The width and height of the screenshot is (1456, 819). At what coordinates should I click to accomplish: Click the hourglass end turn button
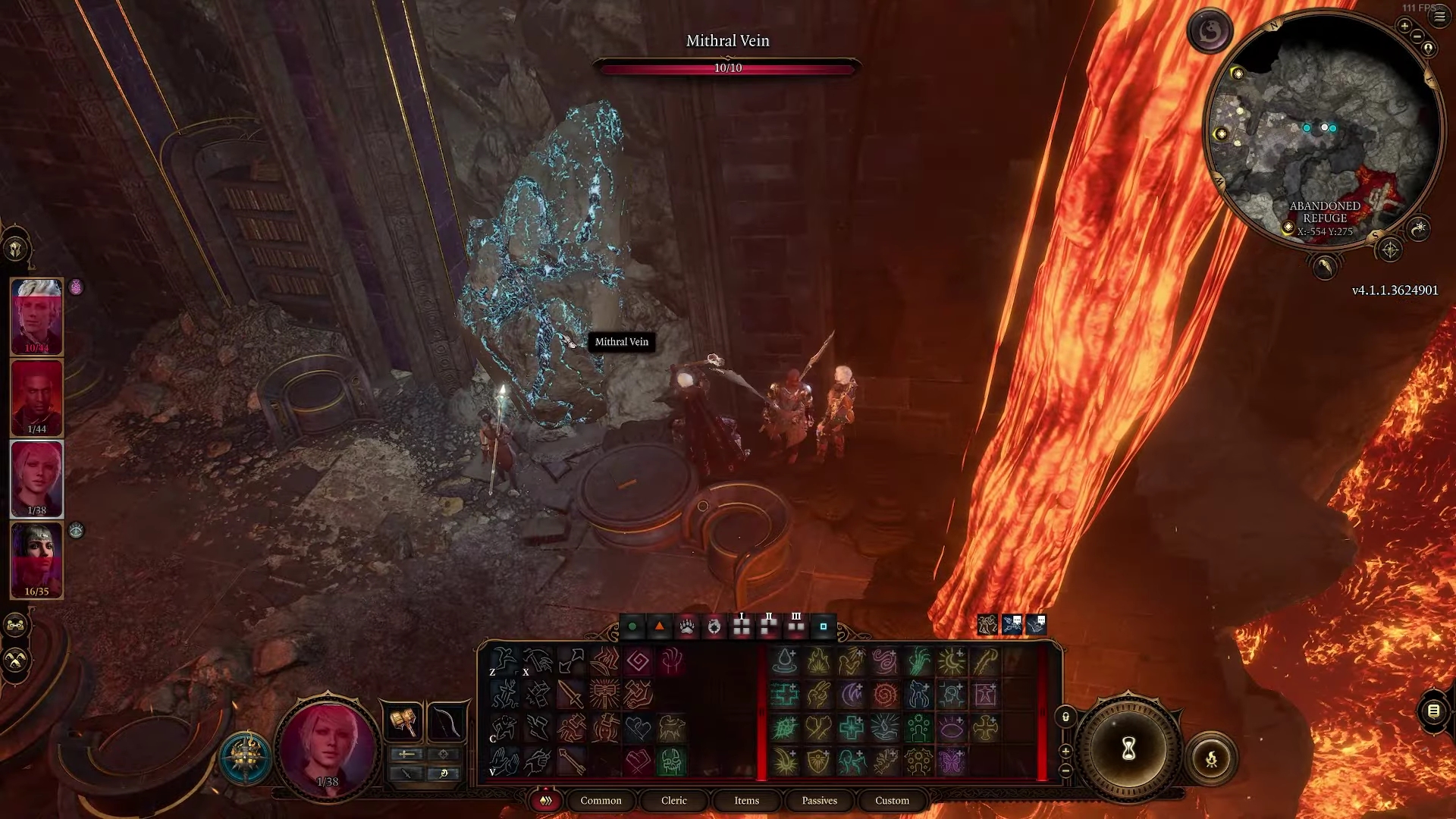(x=1128, y=749)
